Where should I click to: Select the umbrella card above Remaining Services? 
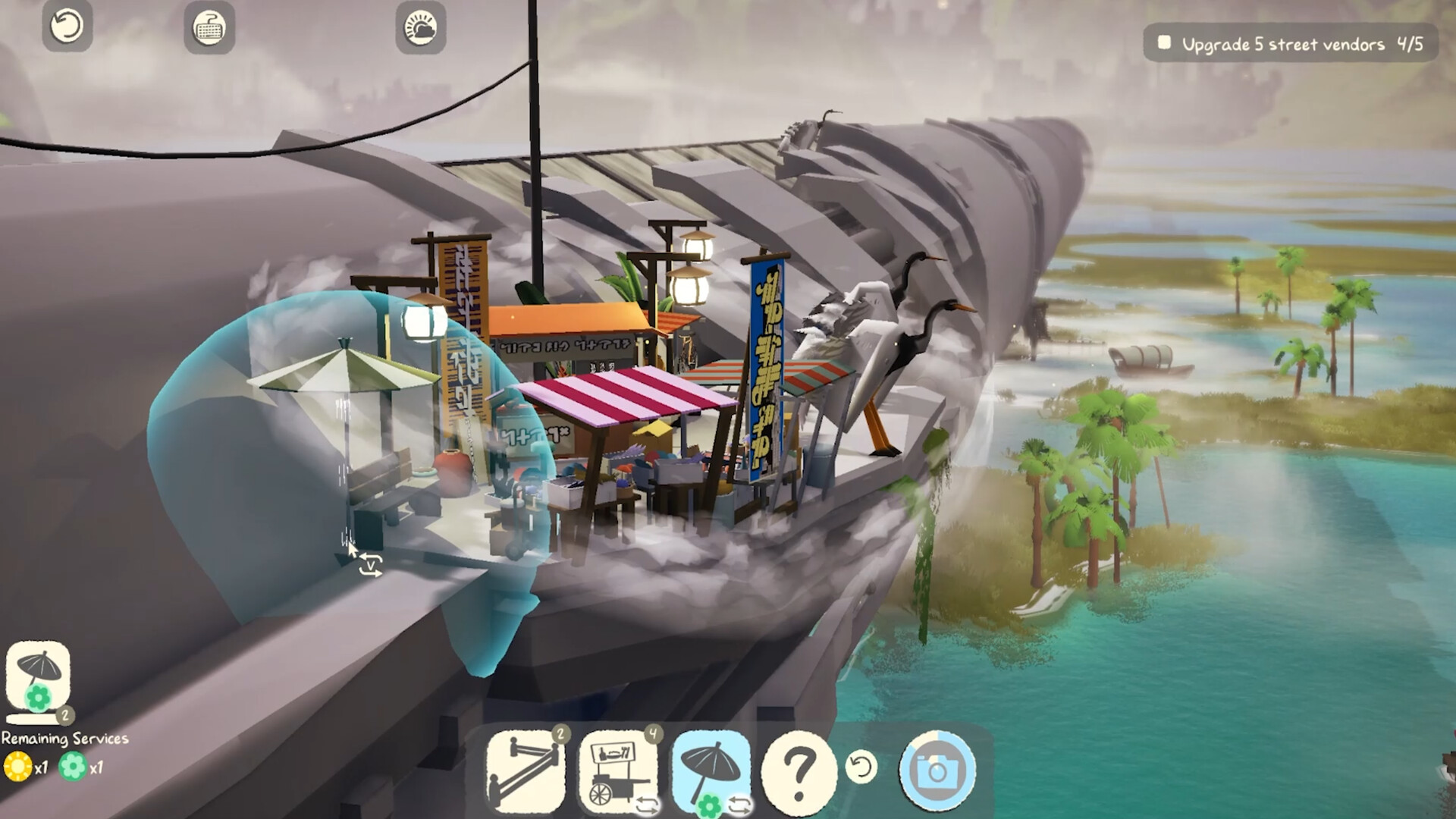tap(38, 679)
